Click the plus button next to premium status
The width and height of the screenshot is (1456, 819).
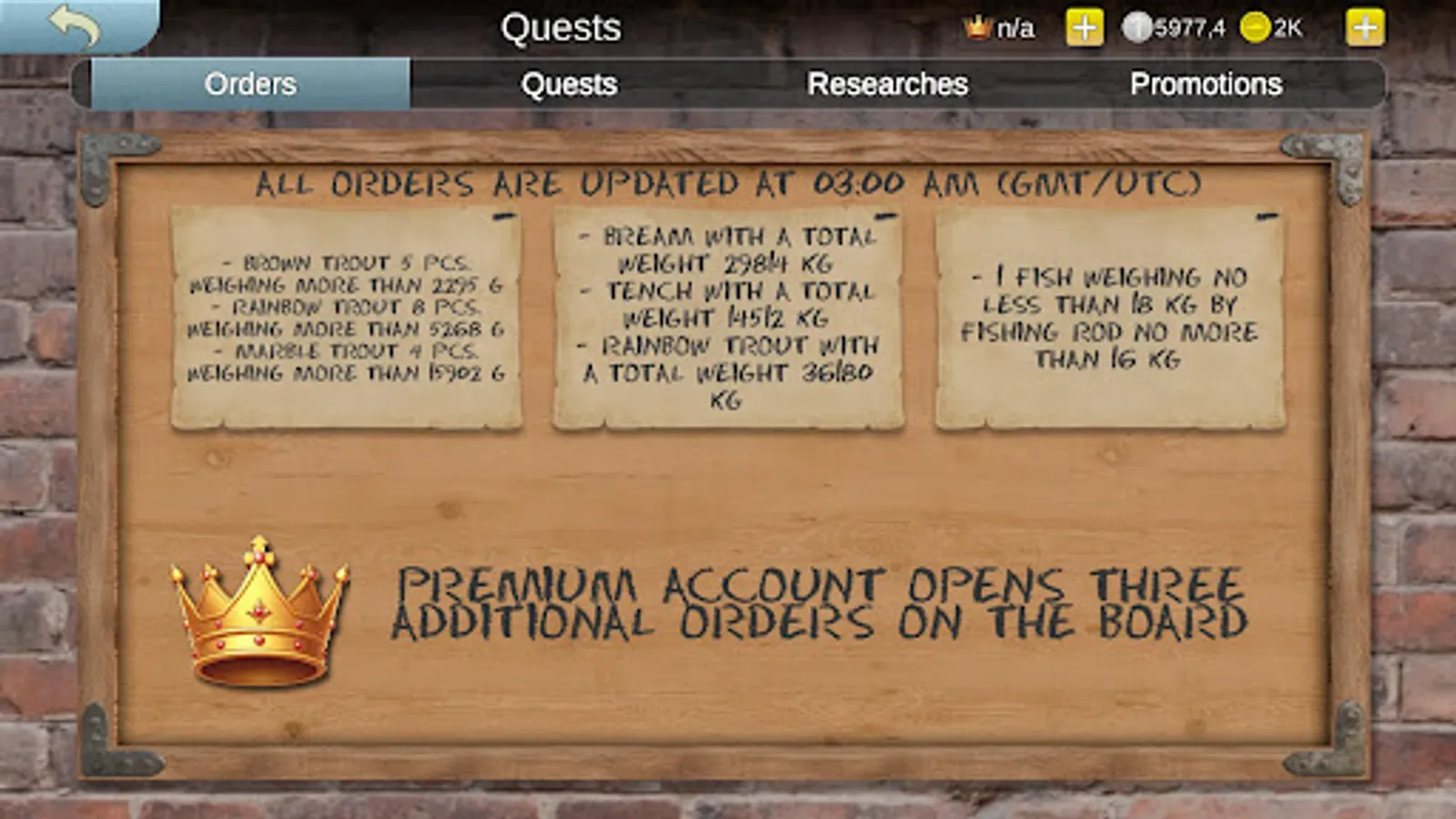tap(1083, 27)
